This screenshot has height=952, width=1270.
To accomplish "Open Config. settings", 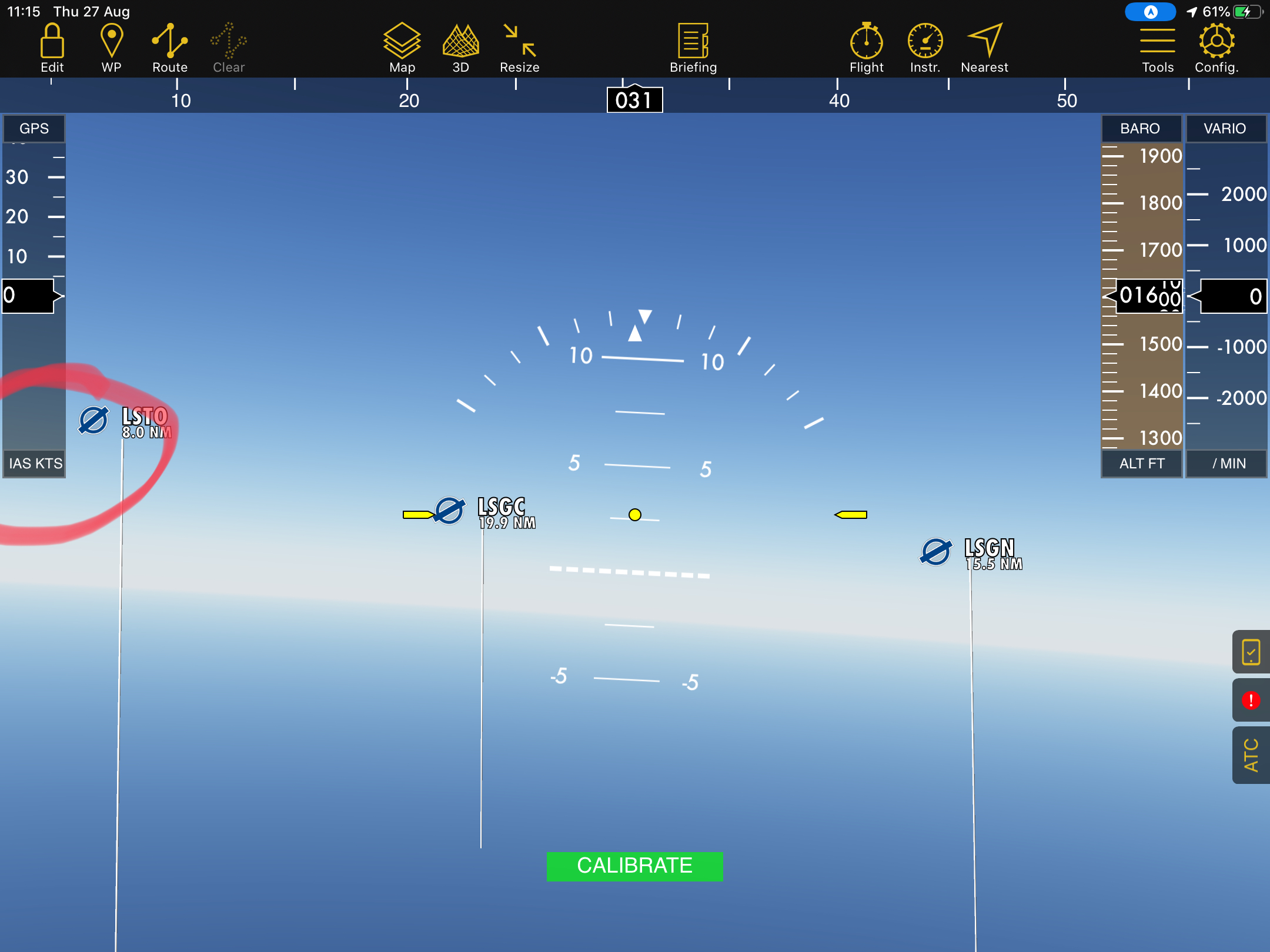I will 1216,48.
